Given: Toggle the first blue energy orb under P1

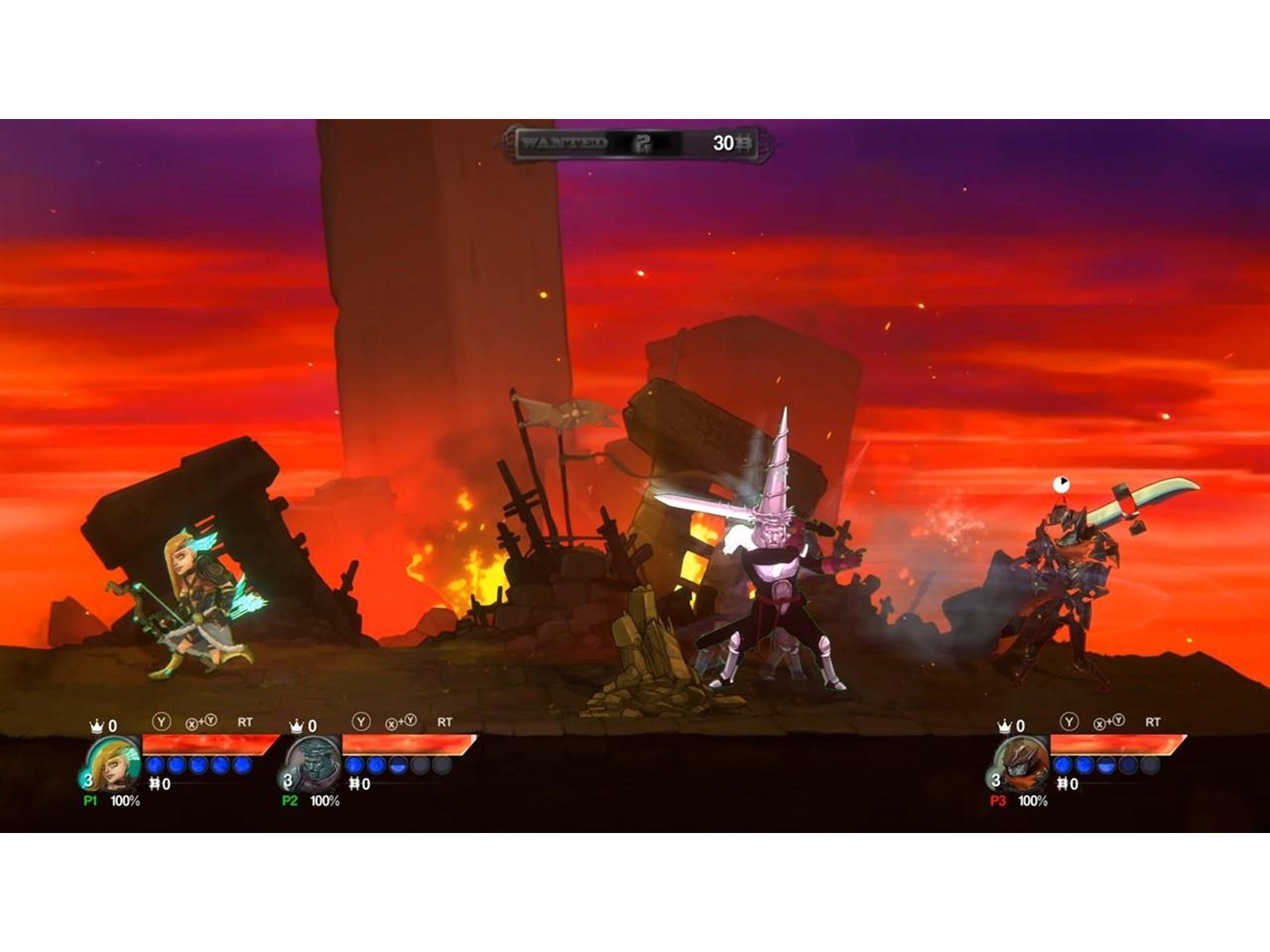Looking at the screenshot, I should tap(154, 765).
